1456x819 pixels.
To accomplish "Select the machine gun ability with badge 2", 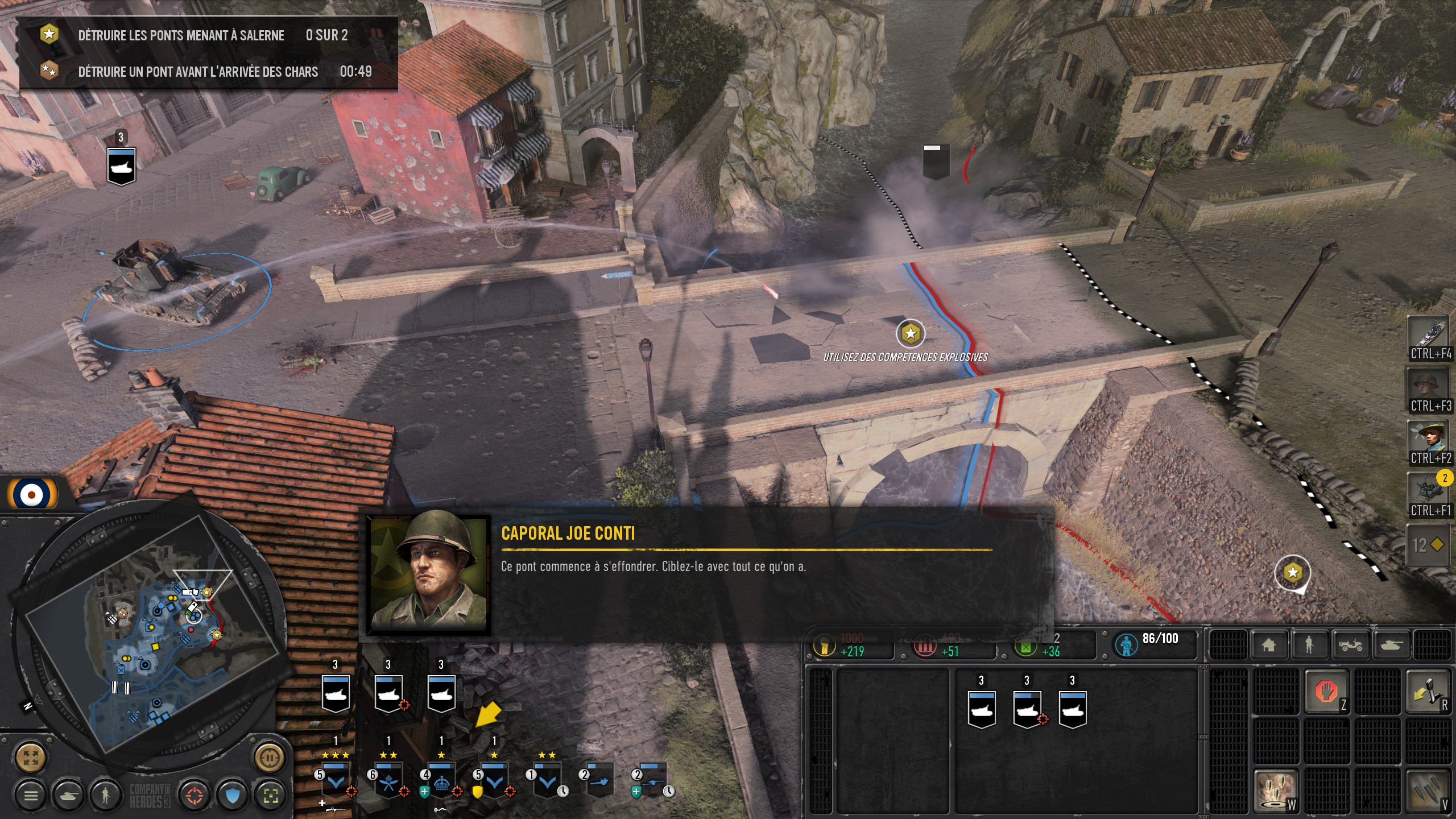I will click(x=1428, y=490).
